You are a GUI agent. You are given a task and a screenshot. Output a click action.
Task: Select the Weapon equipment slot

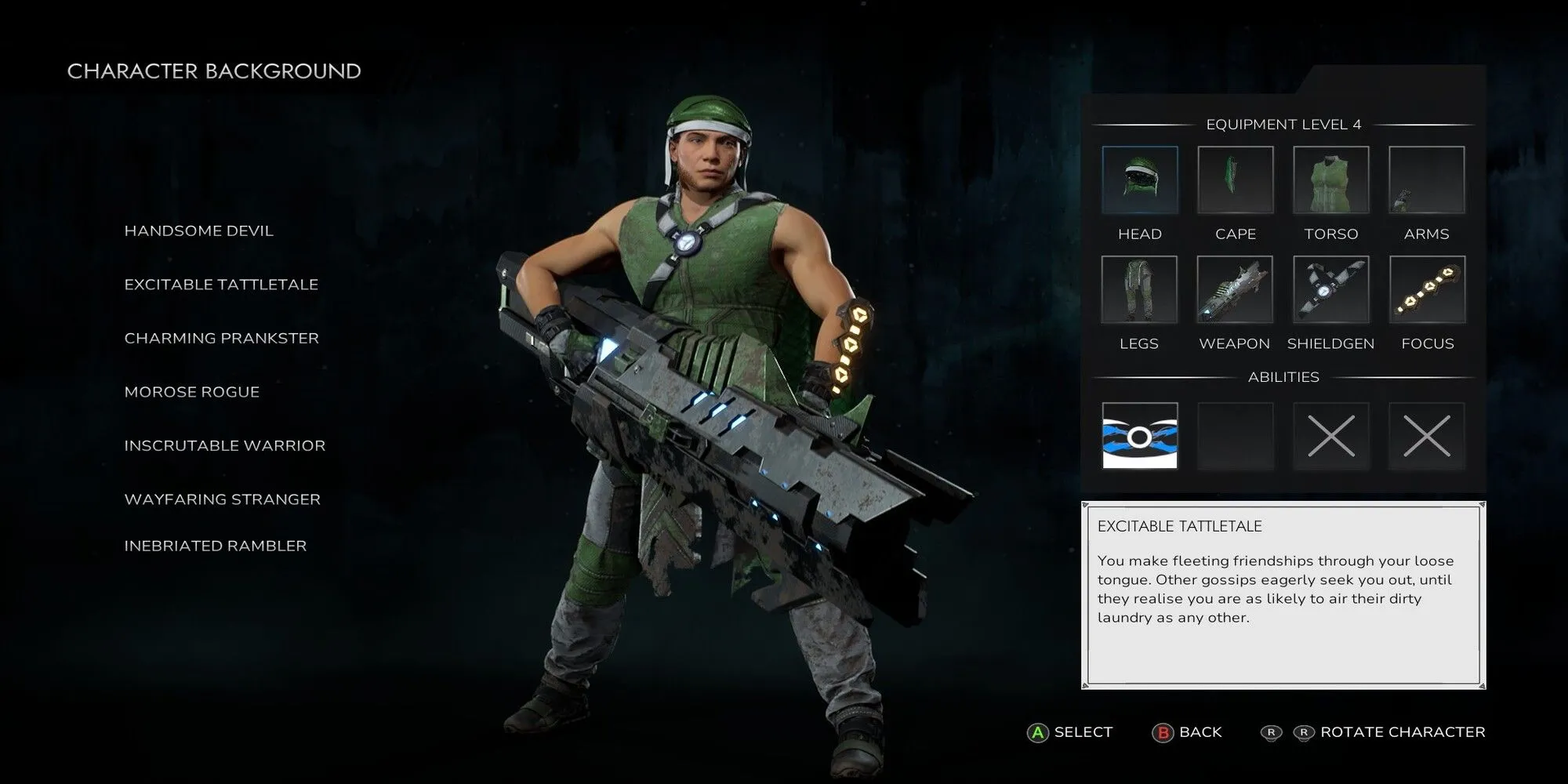tap(1235, 289)
